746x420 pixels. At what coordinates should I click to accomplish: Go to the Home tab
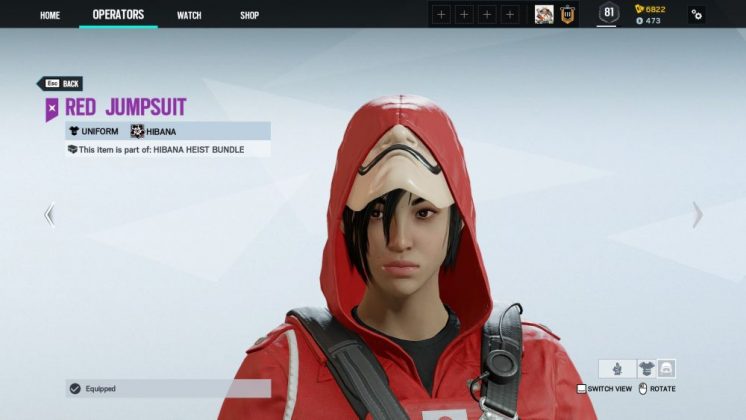[50, 15]
